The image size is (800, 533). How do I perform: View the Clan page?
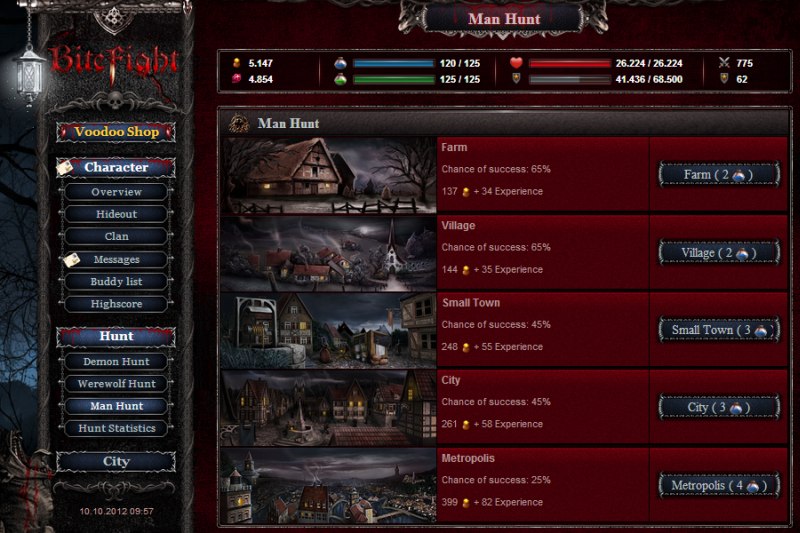[116, 237]
